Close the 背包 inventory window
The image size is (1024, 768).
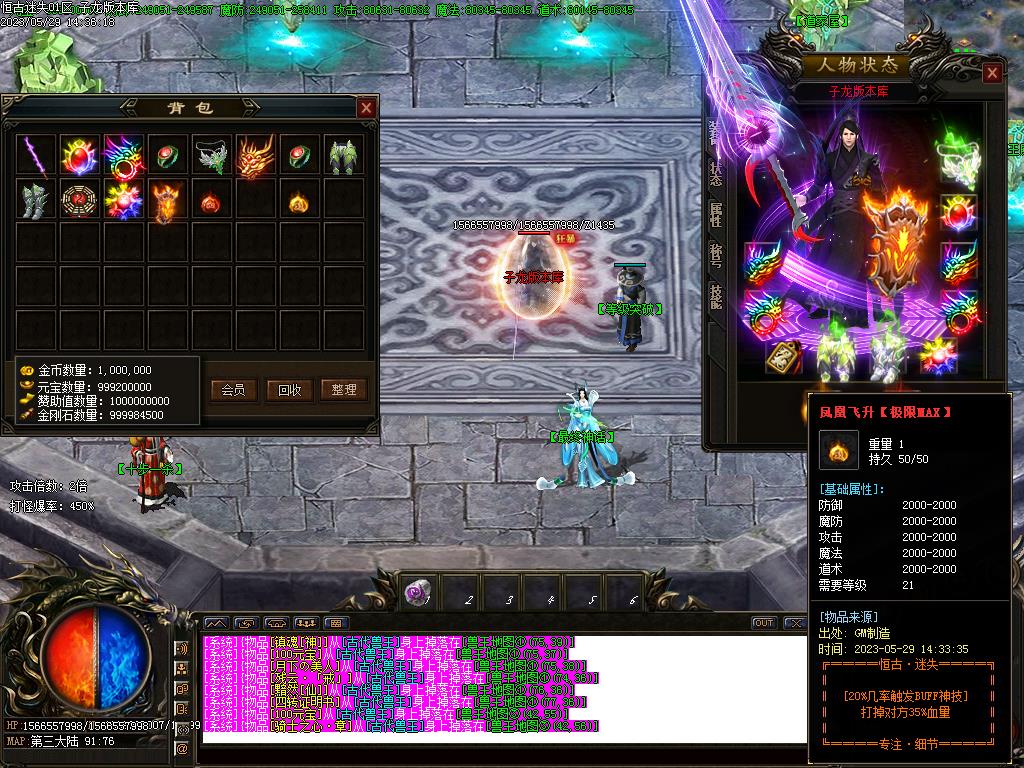pyautogui.click(x=367, y=108)
